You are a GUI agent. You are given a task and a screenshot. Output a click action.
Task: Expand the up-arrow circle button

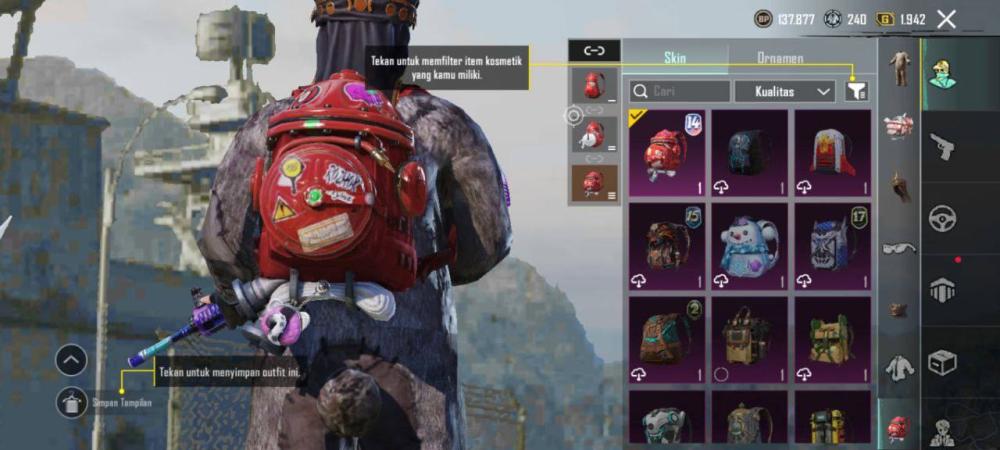tap(71, 360)
